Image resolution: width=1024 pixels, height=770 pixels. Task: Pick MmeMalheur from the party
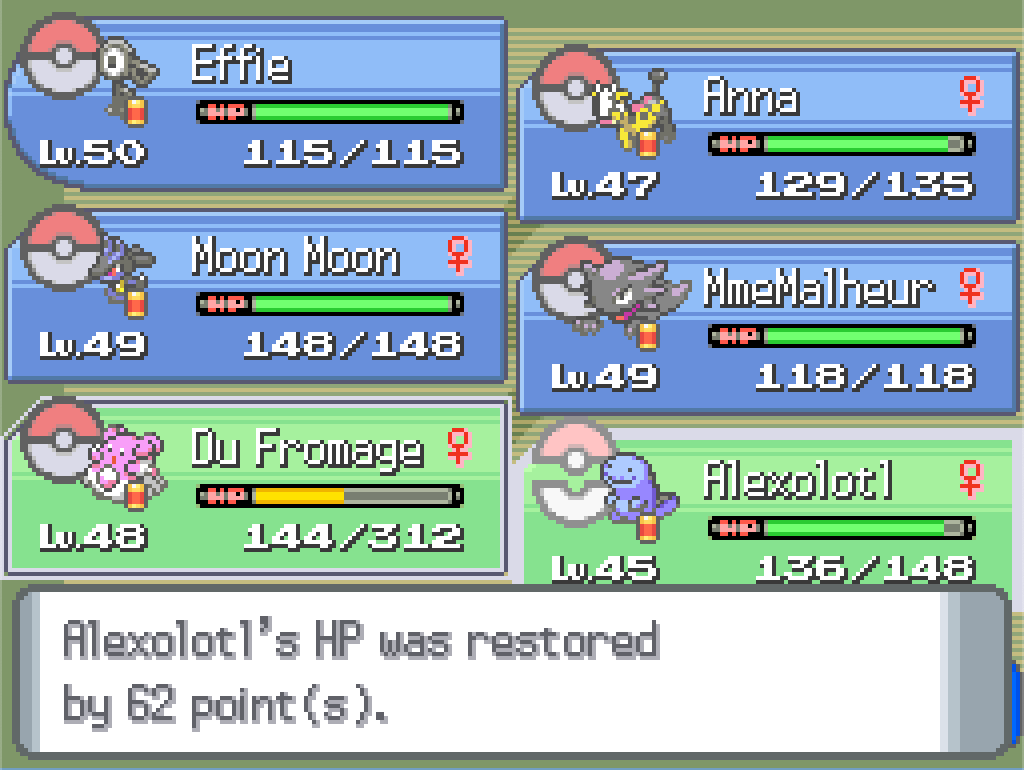coord(768,327)
